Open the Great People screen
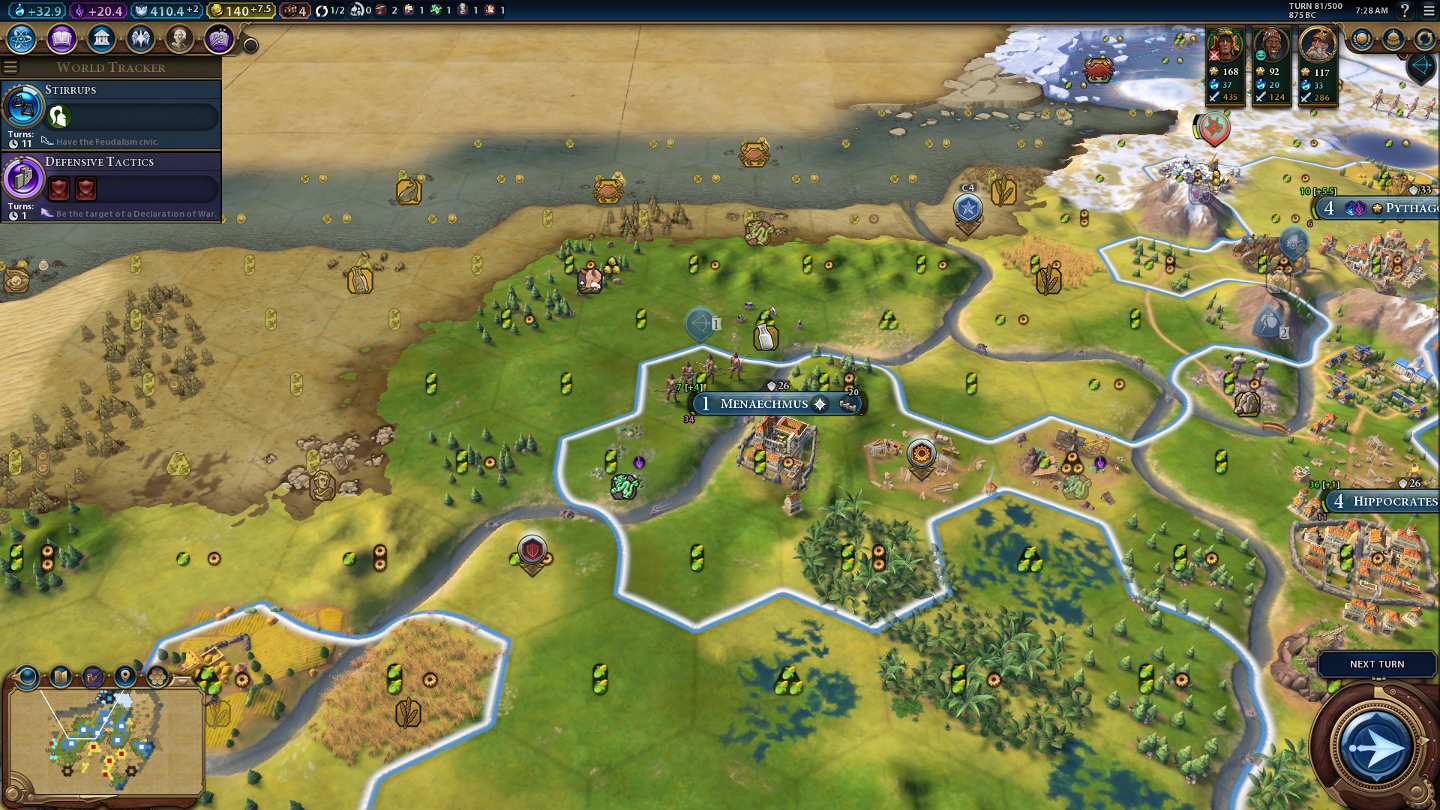This screenshot has width=1440, height=810. coord(180,39)
